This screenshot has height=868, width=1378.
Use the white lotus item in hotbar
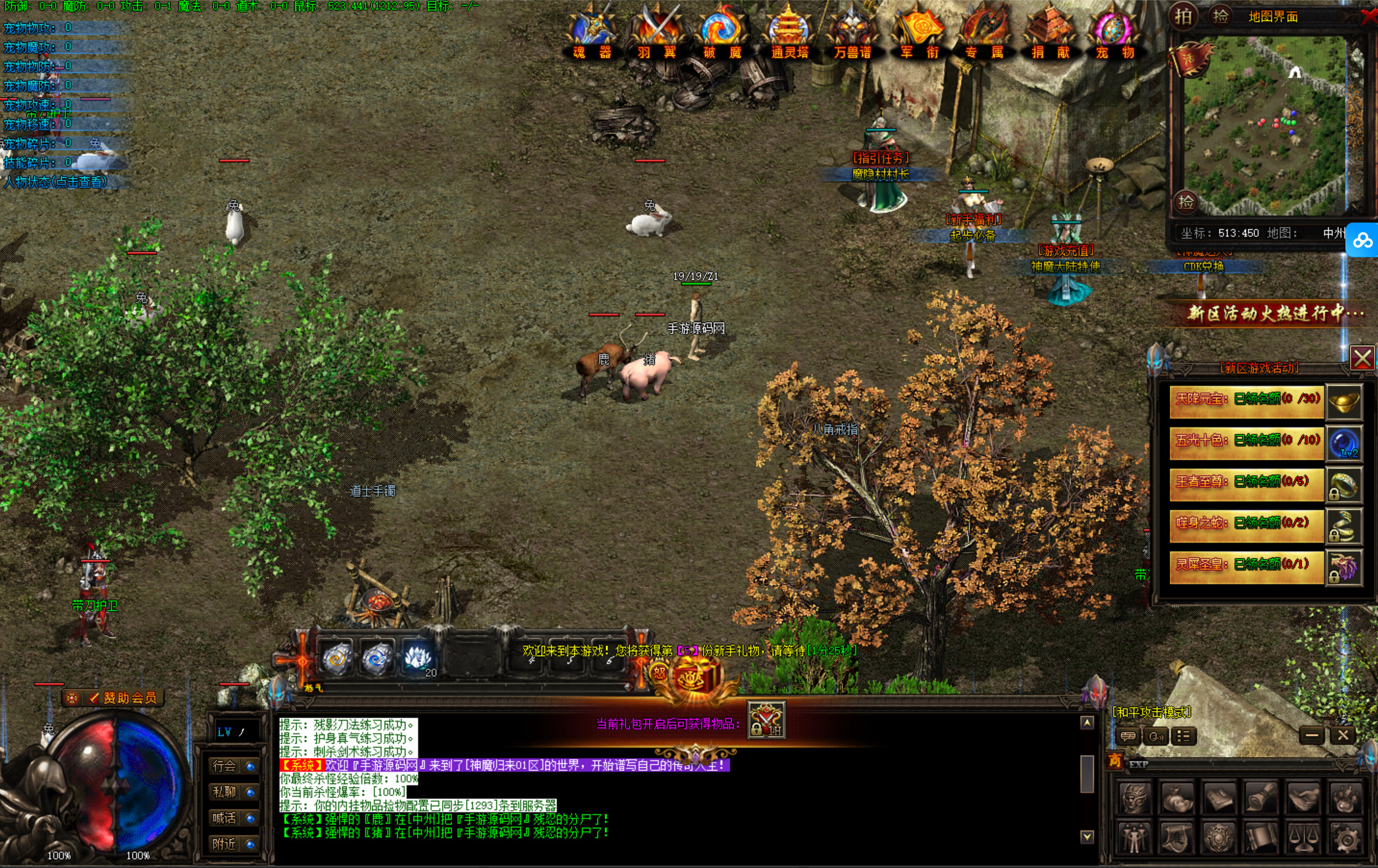(x=418, y=659)
